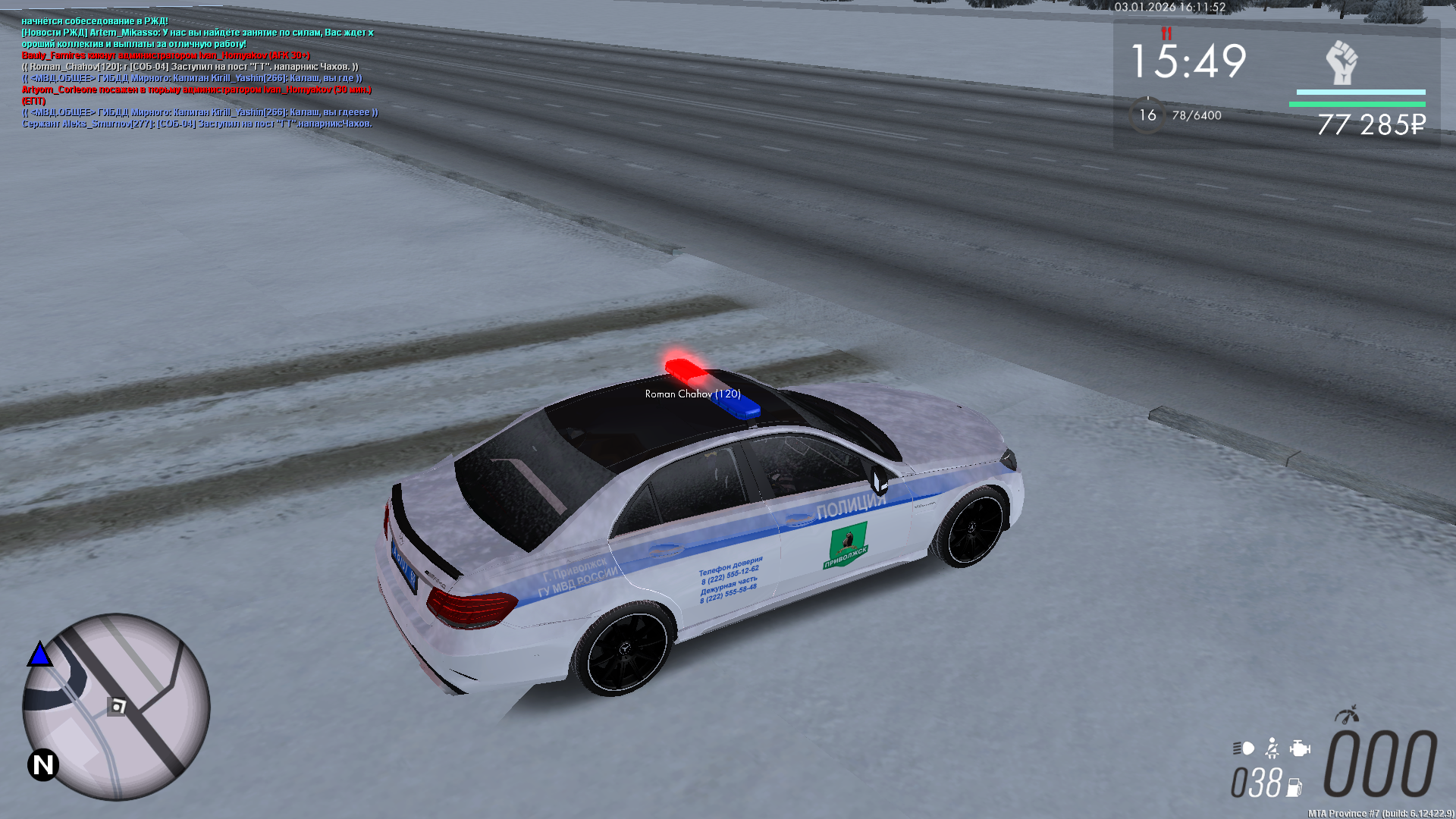This screenshot has height=819, width=1456.
Task: Select the white square marker on the minimap
Action: 118,707
